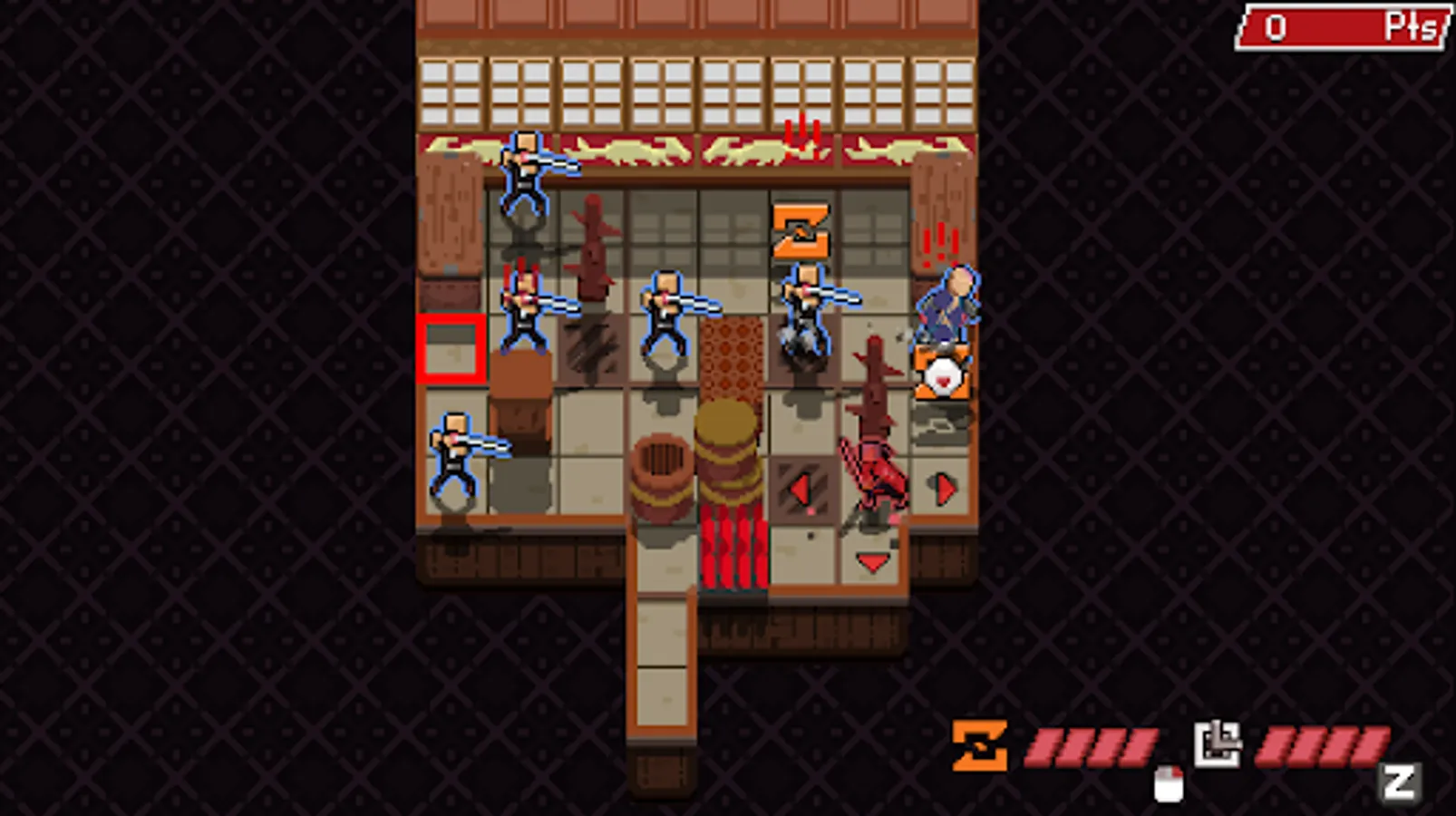
Task: Select the wooden barrel on the board
Action: click(x=661, y=478)
